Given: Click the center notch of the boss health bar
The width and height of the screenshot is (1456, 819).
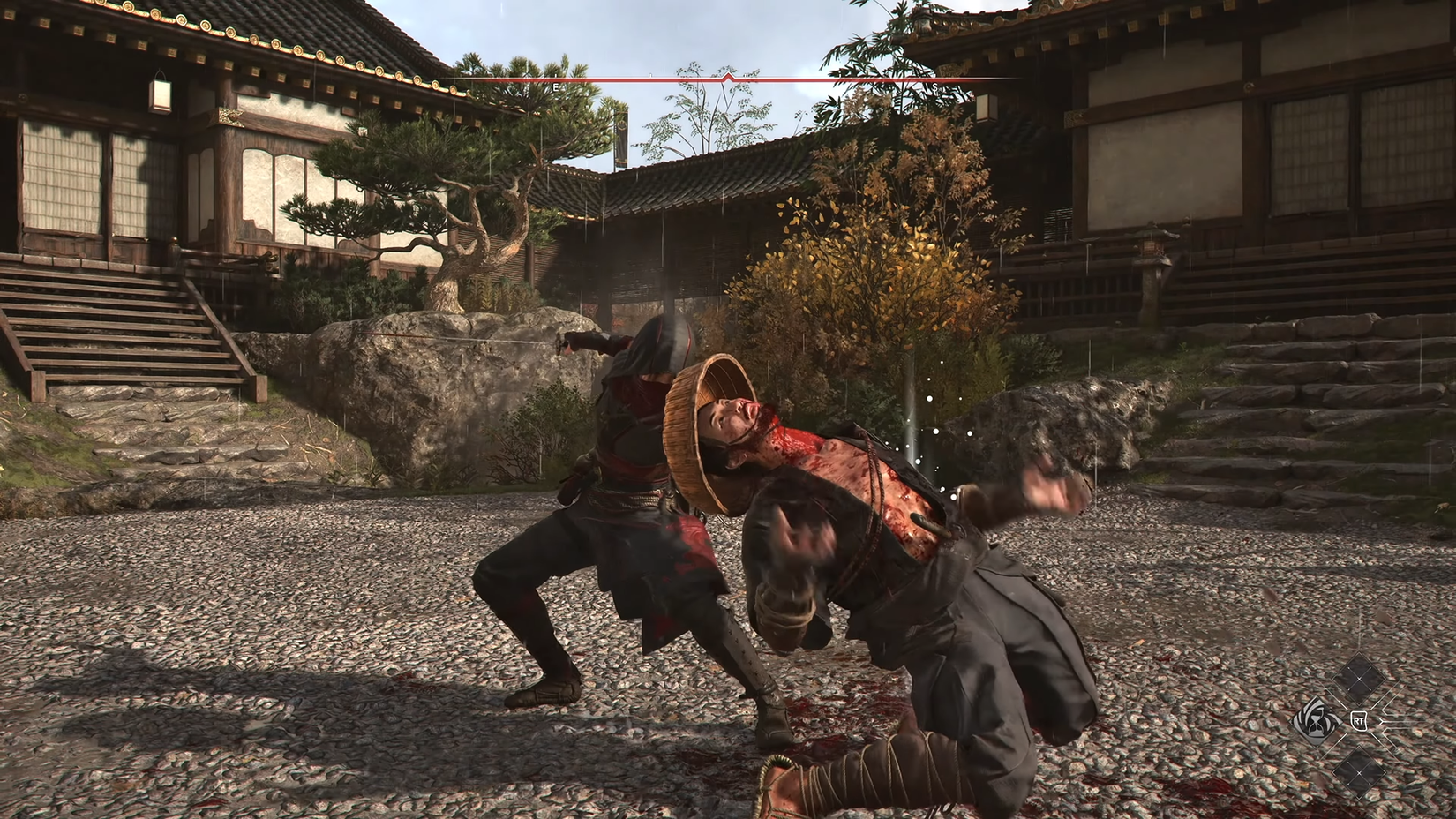Looking at the screenshot, I should coord(727,76).
